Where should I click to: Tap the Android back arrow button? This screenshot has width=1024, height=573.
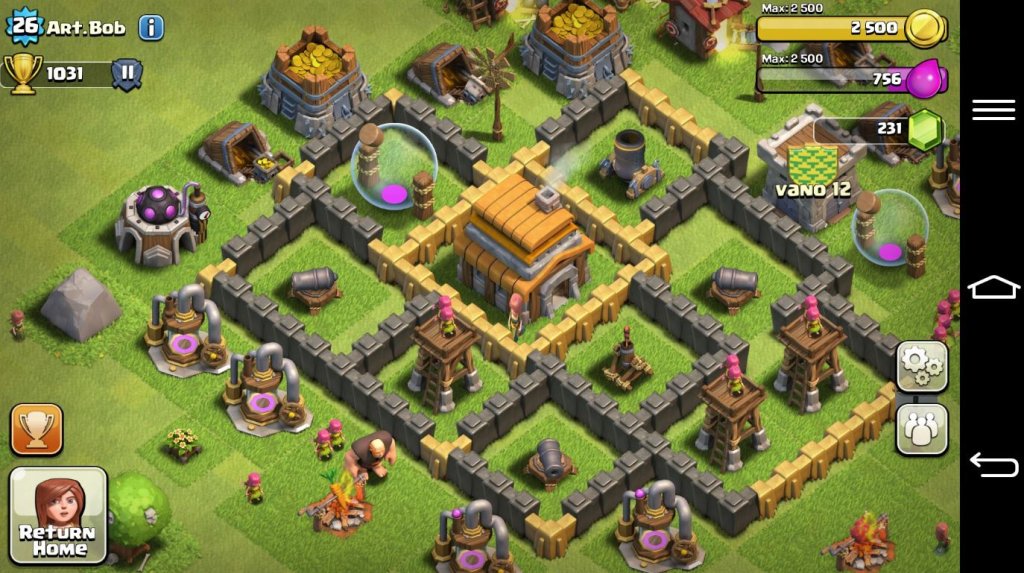(x=993, y=465)
